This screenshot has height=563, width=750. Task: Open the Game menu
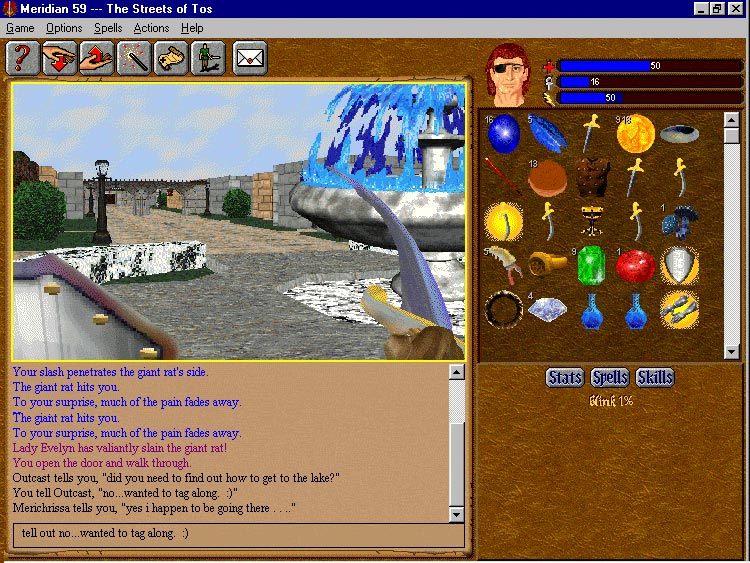20,28
